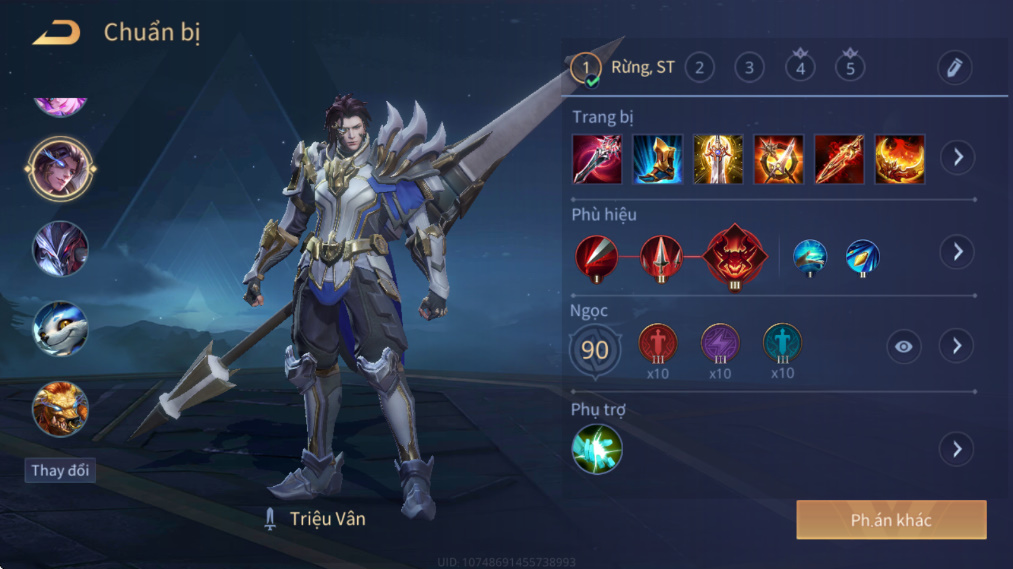Open the Trang bị equipment arrow

coord(957,157)
